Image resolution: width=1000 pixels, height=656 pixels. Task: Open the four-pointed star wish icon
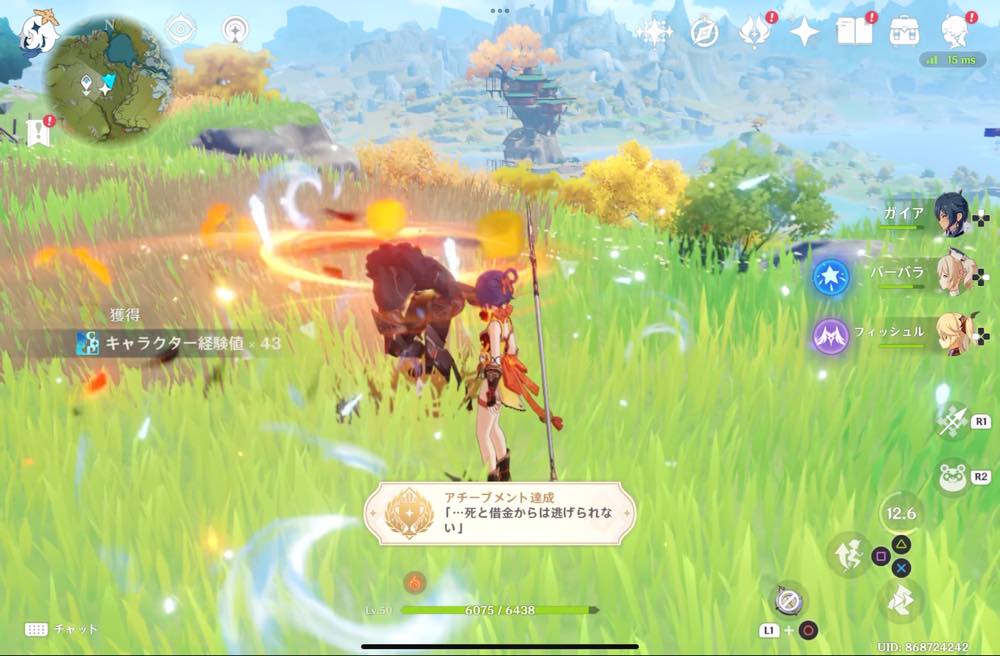pyautogui.click(x=804, y=32)
